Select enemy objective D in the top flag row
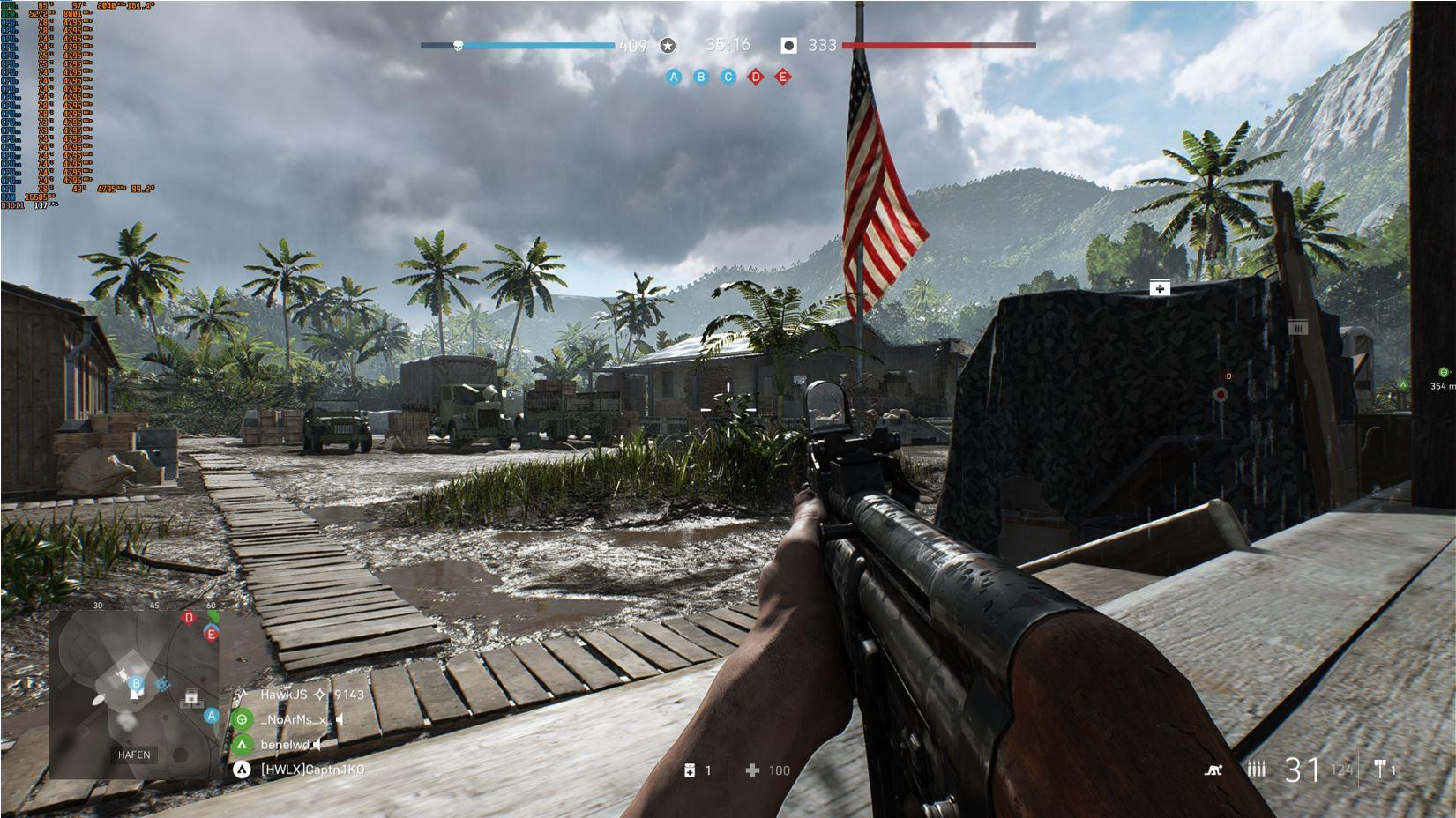The height and width of the screenshot is (818, 1456). click(756, 78)
